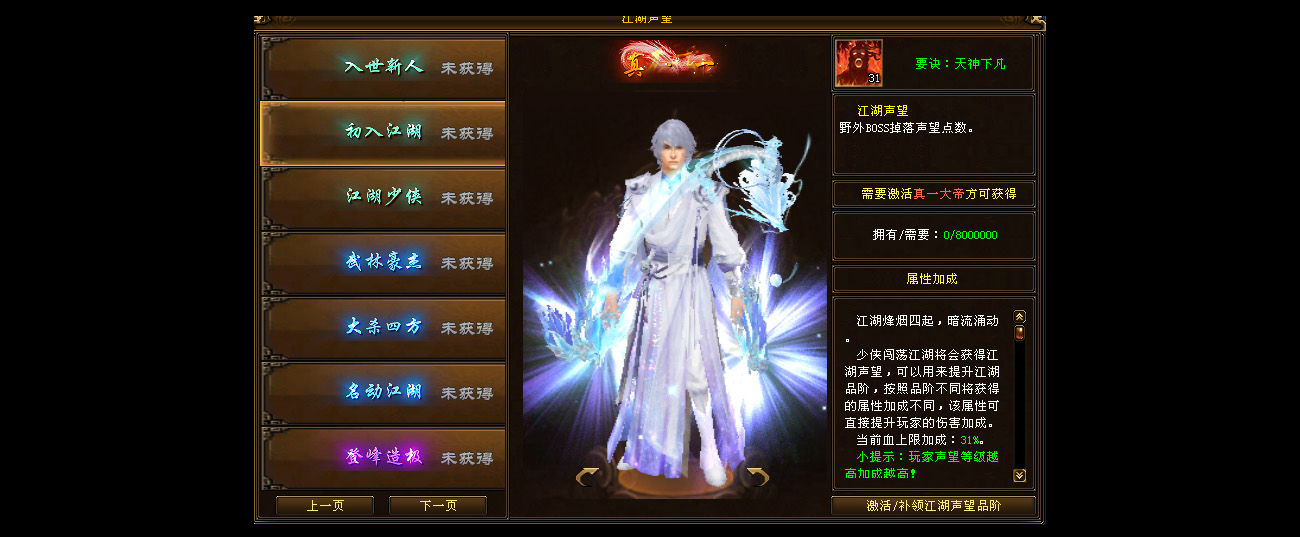This screenshot has width=1300, height=537.
Task: Select the 江湖少侠 rank entry
Action: tap(383, 198)
